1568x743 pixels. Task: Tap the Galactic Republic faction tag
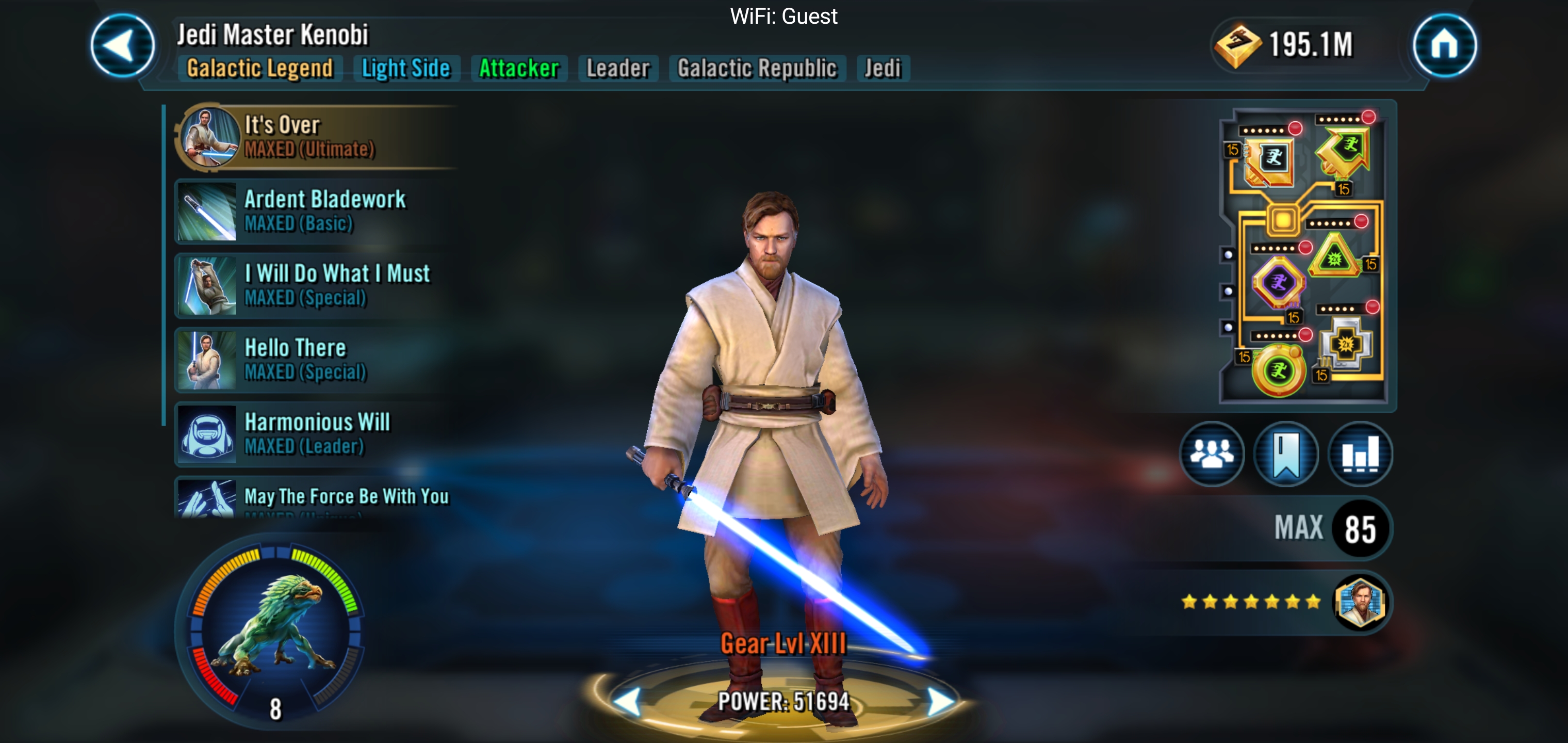(x=757, y=68)
